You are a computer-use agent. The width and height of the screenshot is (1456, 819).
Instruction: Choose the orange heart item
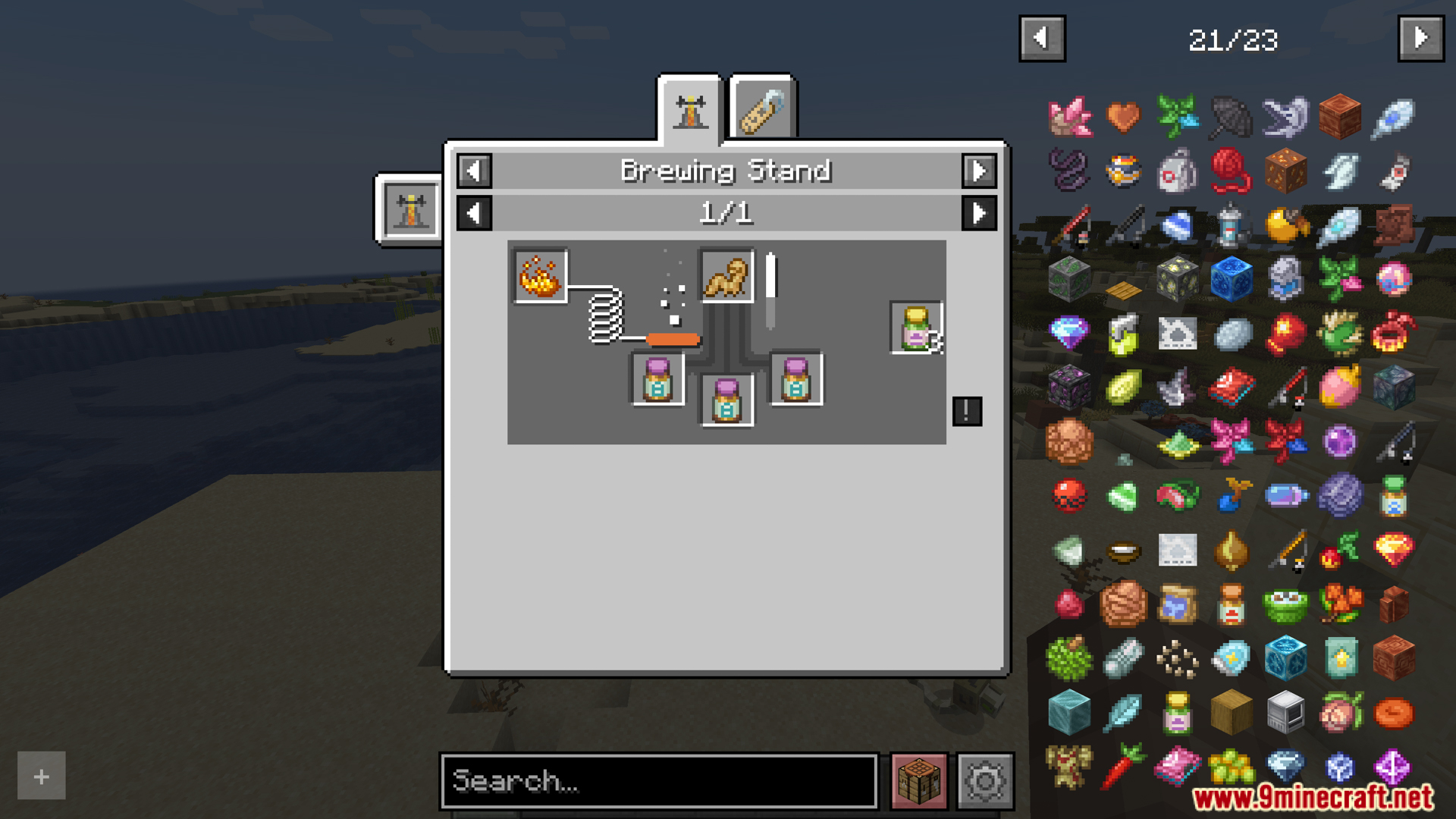1123,116
